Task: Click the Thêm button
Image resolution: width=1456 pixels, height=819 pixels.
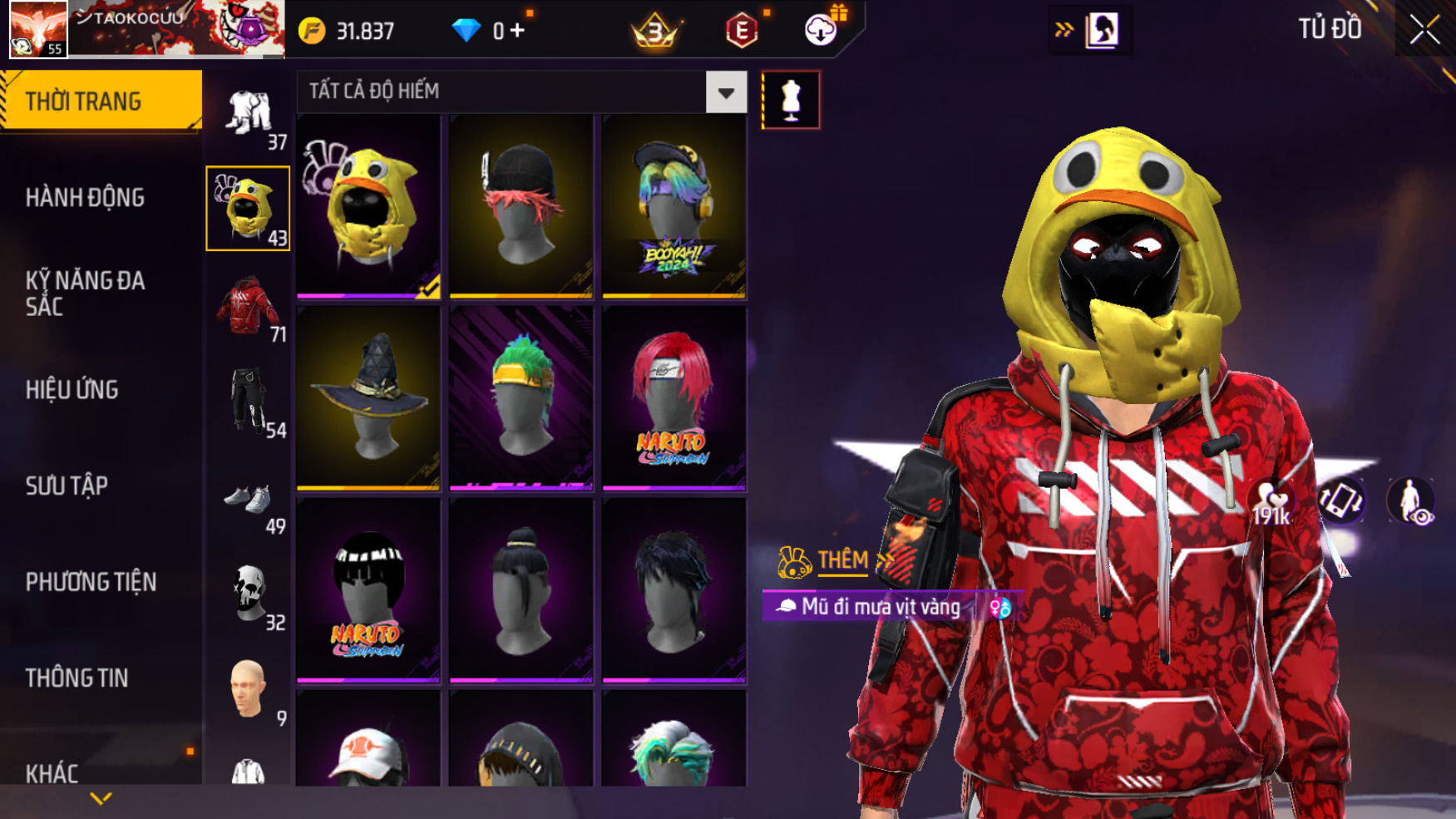Action: [842, 561]
